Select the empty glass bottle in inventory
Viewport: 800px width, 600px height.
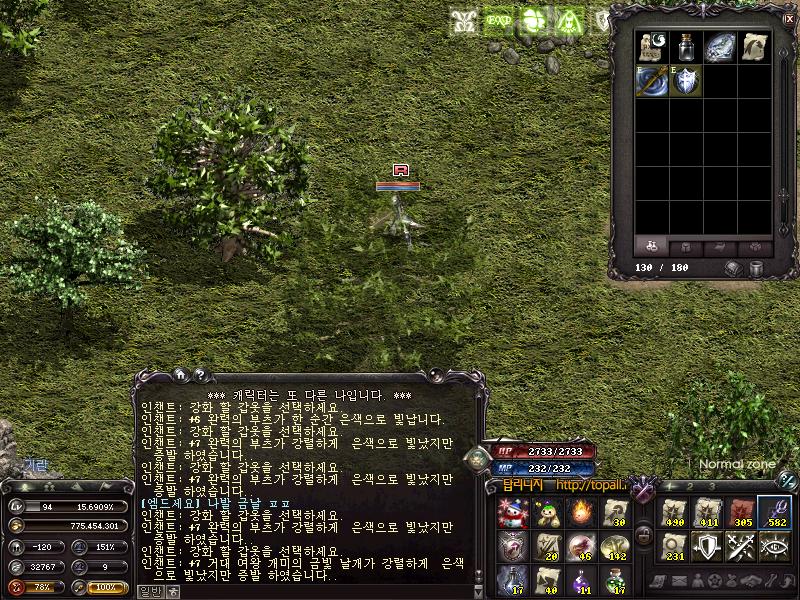click(687, 48)
